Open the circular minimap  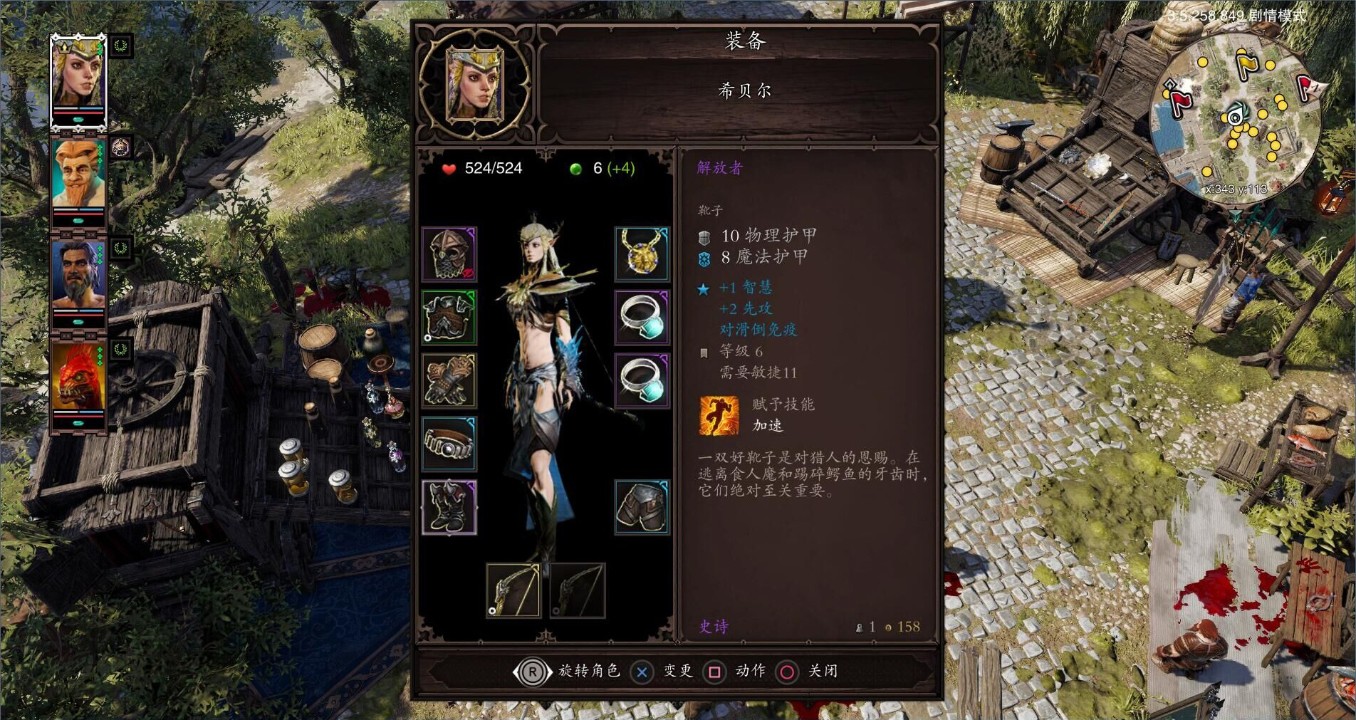1236,117
